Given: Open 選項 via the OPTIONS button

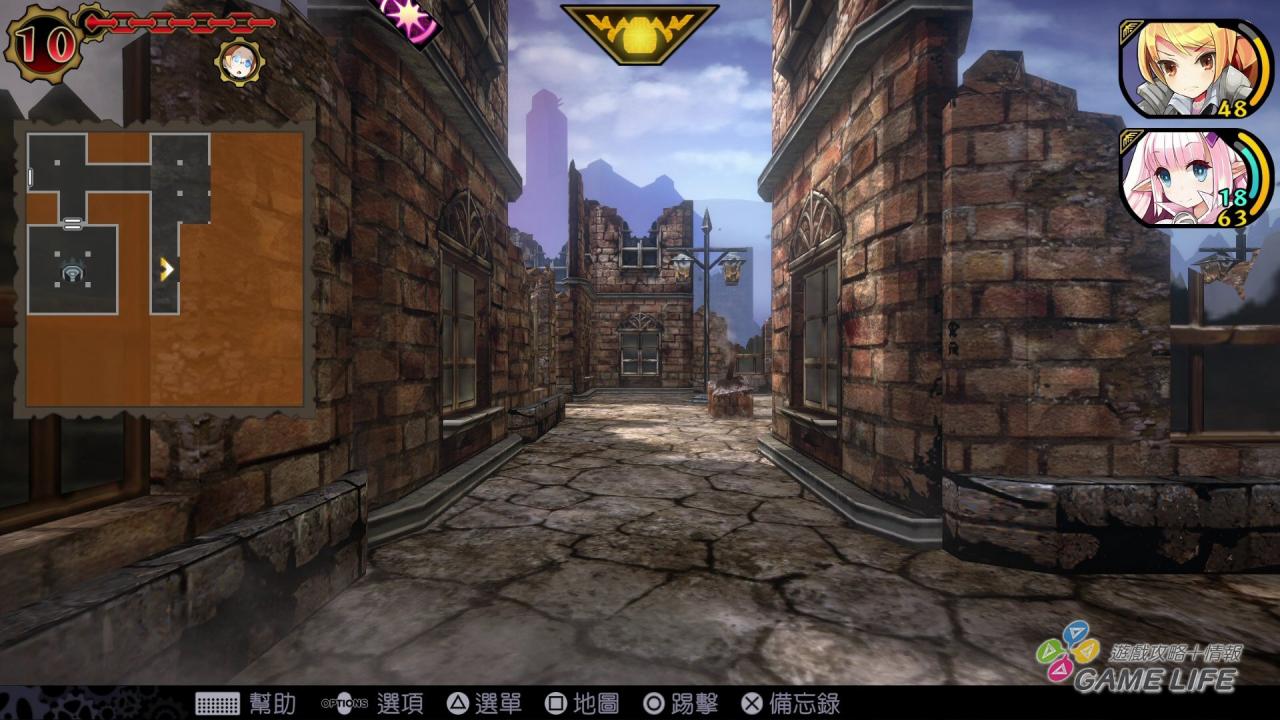Looking at the screenshot, I should (345, 703).
